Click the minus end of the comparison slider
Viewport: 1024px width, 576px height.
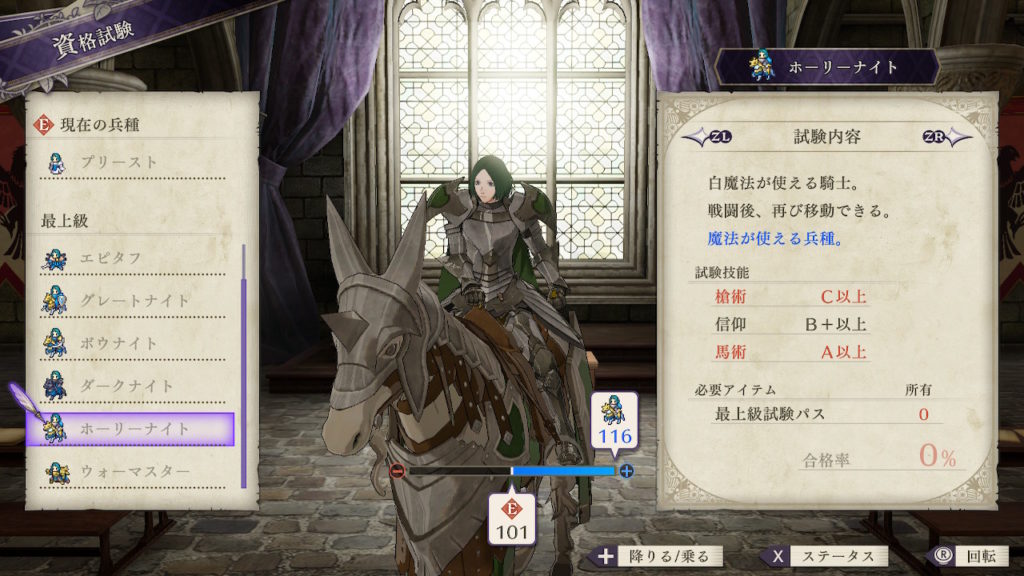click(397, 470)
